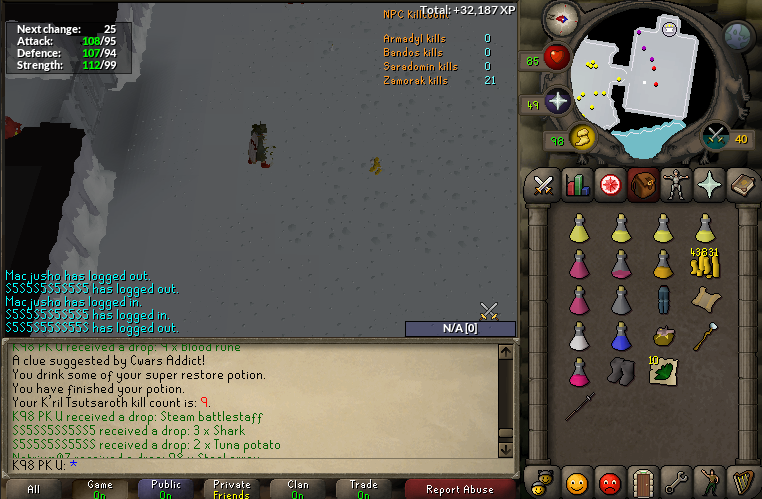Click the Report Abuse button

coord(460,489)
